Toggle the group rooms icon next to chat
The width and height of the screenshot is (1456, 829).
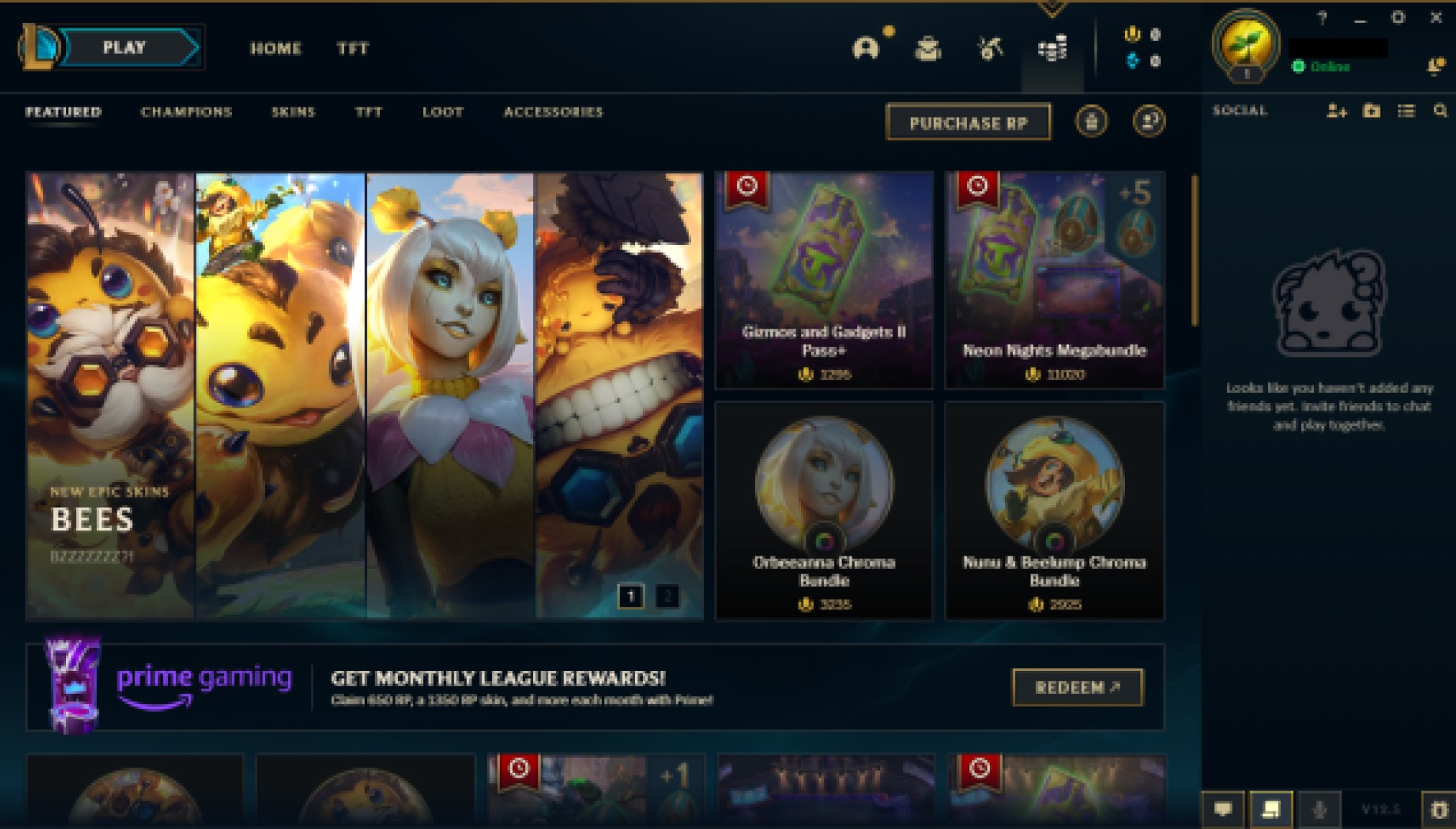[1271, 808]
